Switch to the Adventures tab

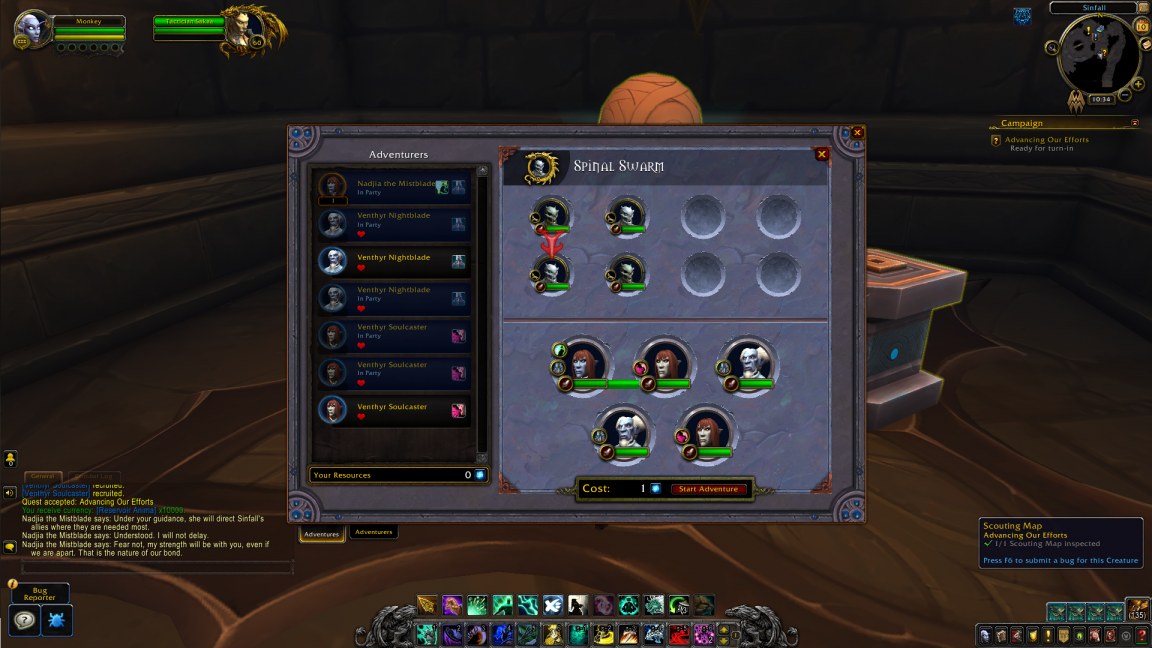click(322, 534)
